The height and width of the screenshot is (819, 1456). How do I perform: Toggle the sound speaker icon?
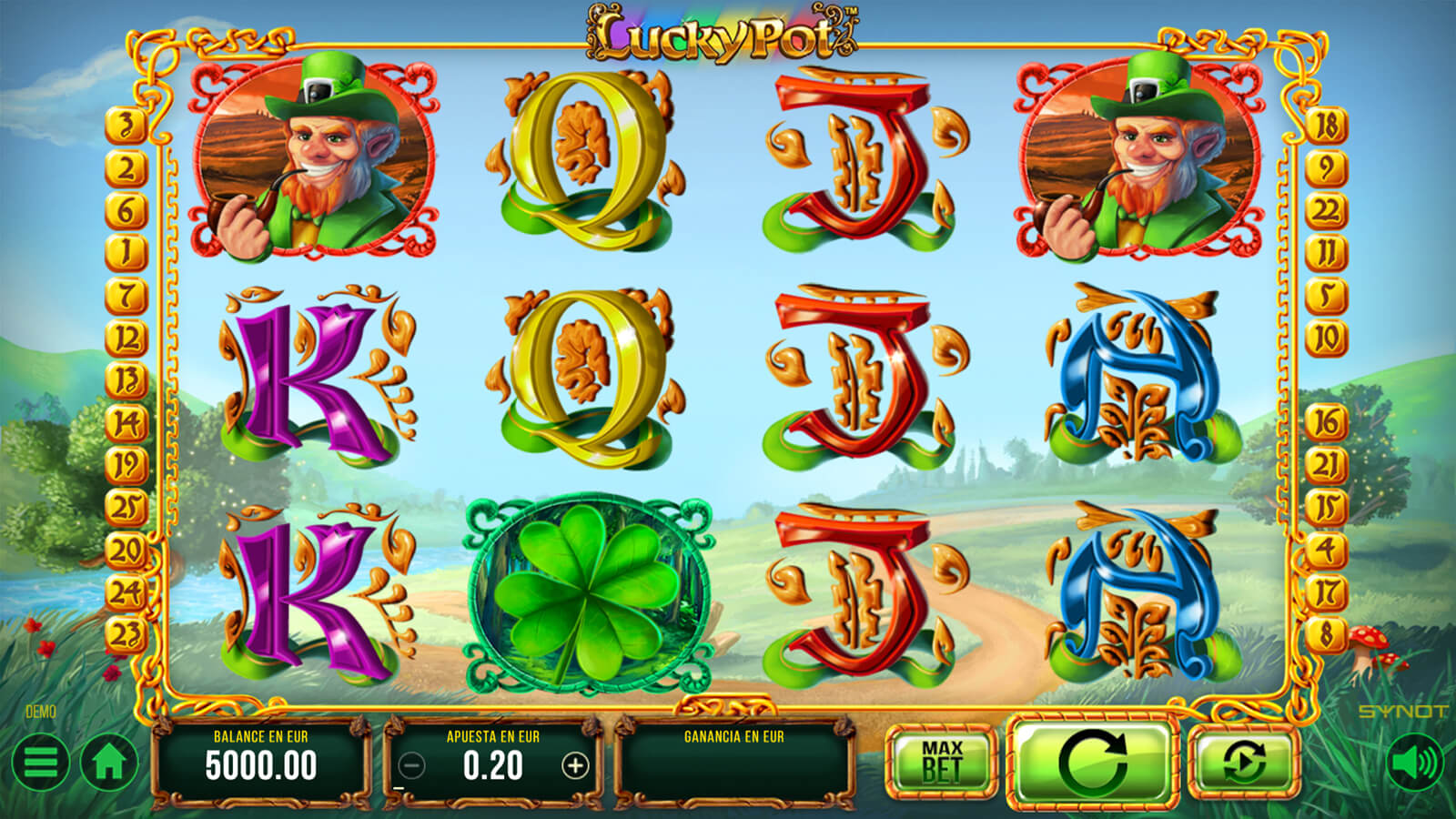pyautogui.click(x=1414, y=763)
